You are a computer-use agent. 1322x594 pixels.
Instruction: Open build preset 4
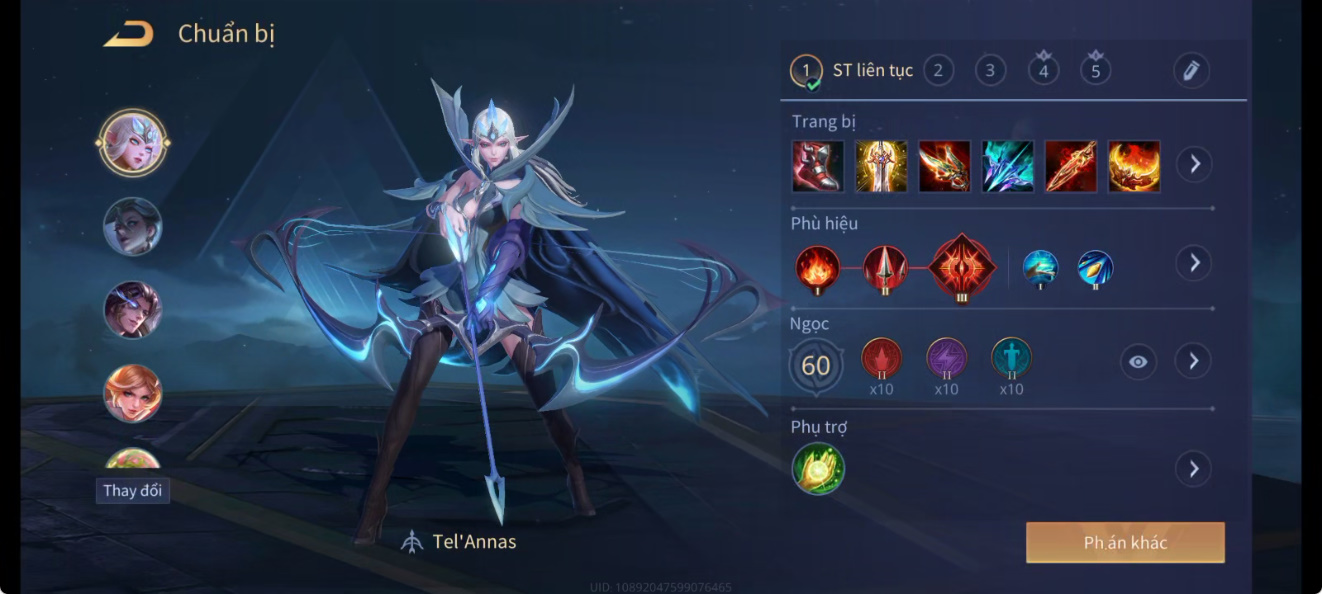click(x=1043, y=71)
